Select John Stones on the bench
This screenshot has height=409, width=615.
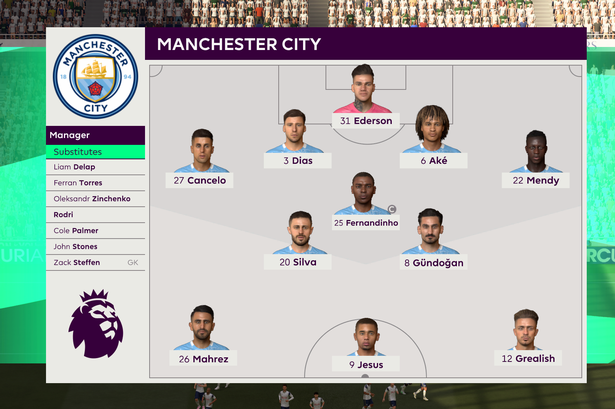95,246
